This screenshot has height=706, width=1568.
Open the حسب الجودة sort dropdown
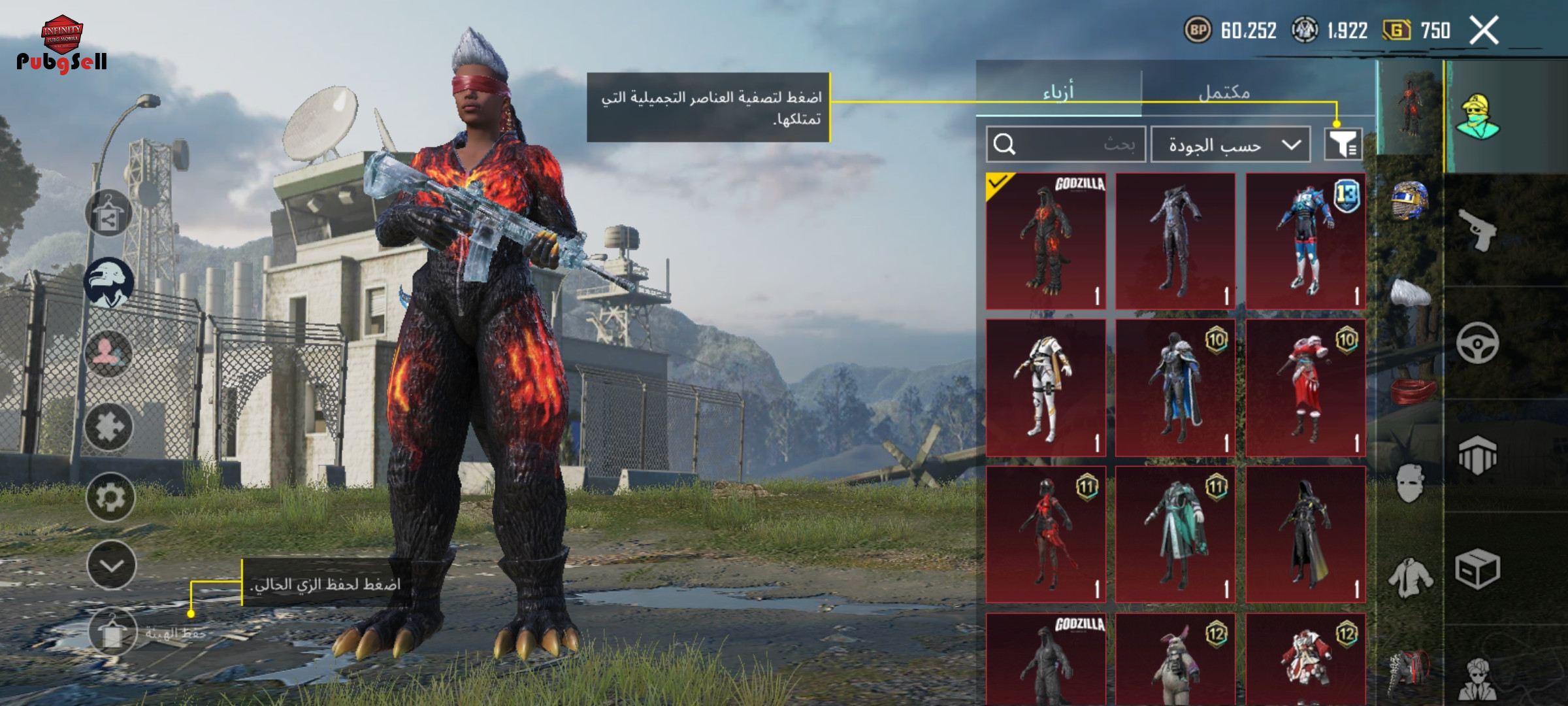coord(1230,144)
